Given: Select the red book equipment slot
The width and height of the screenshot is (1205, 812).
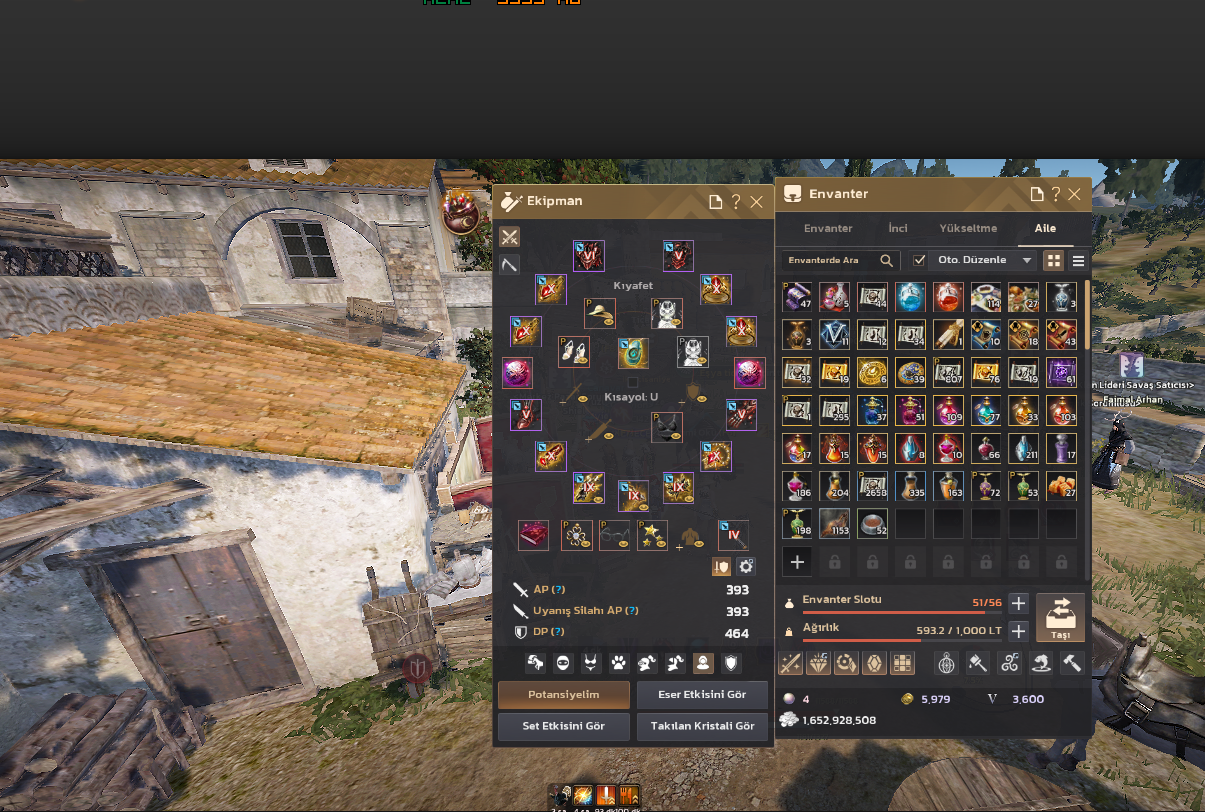Looking at the screenshot, I should 533,535.
